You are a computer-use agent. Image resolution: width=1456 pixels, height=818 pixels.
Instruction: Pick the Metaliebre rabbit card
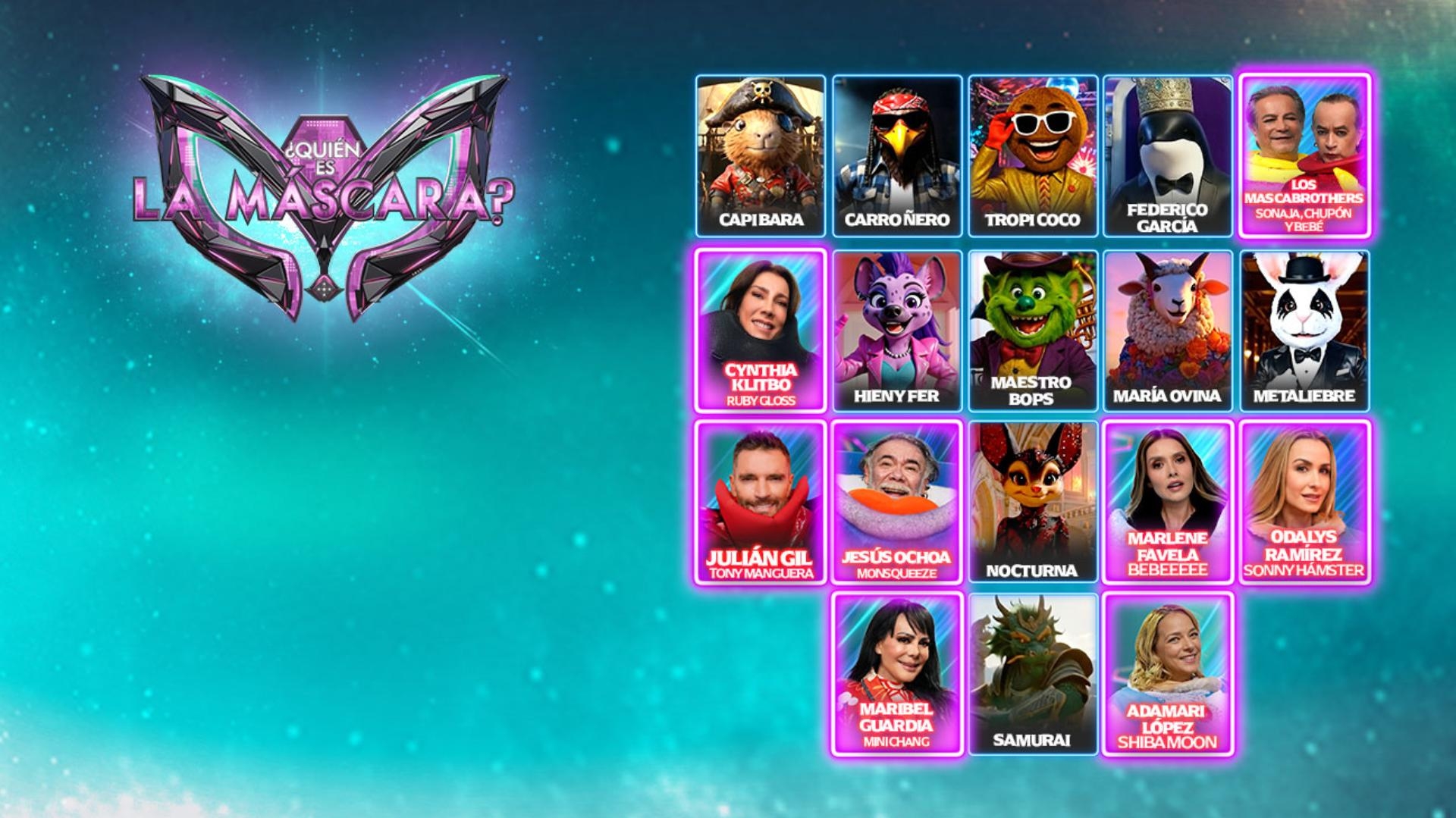1304,331
